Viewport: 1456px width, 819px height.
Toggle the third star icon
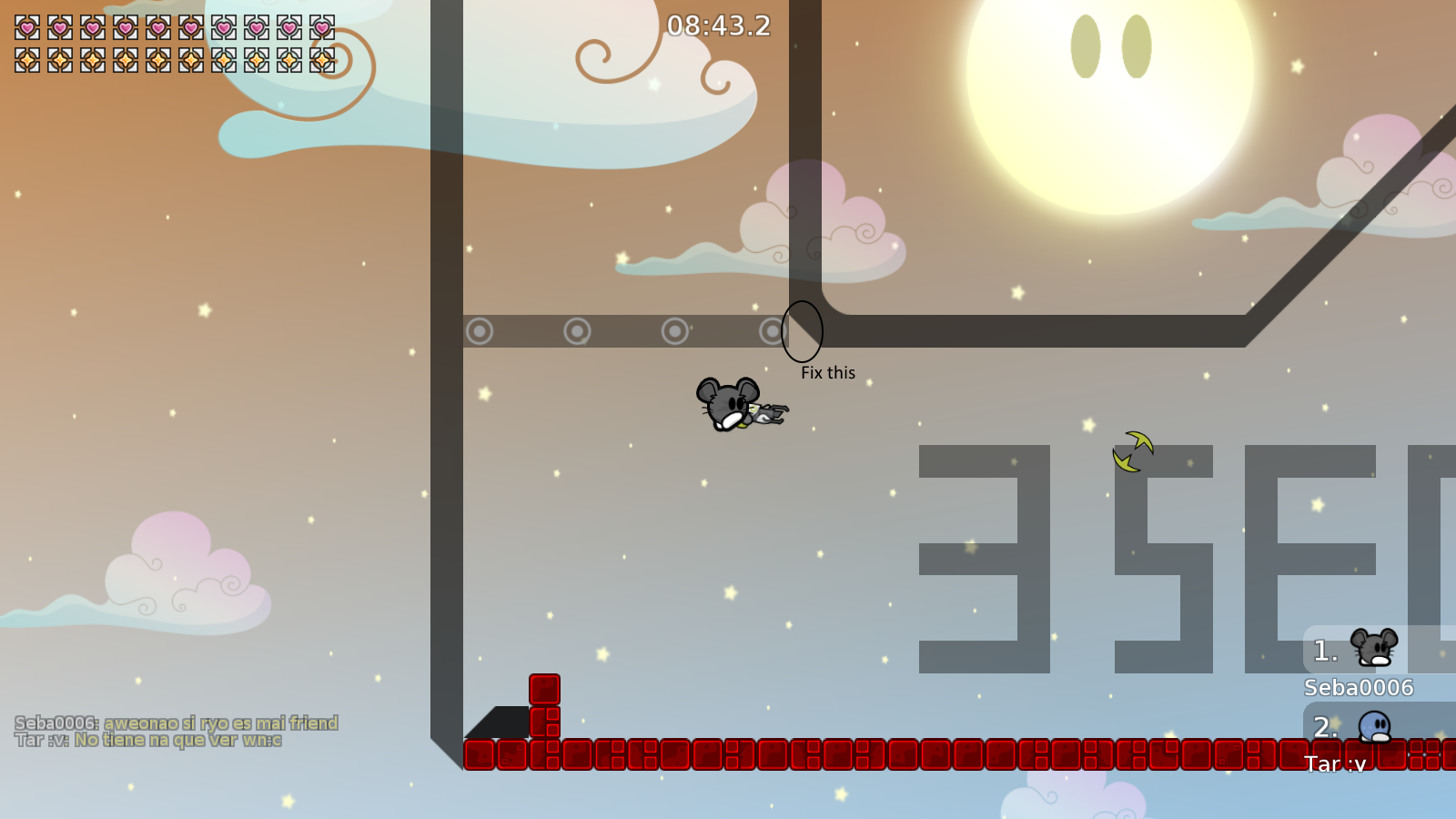93,60
